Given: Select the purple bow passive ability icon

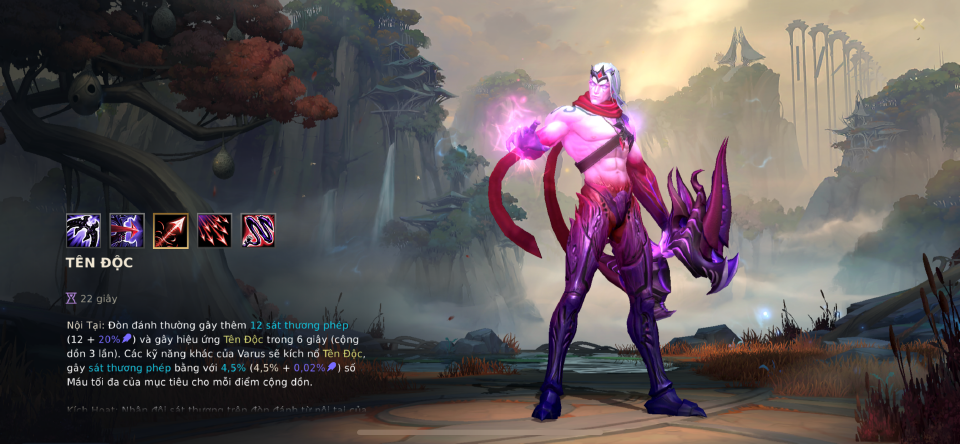Looking at the screenshot, I should (x=83, y=231).
